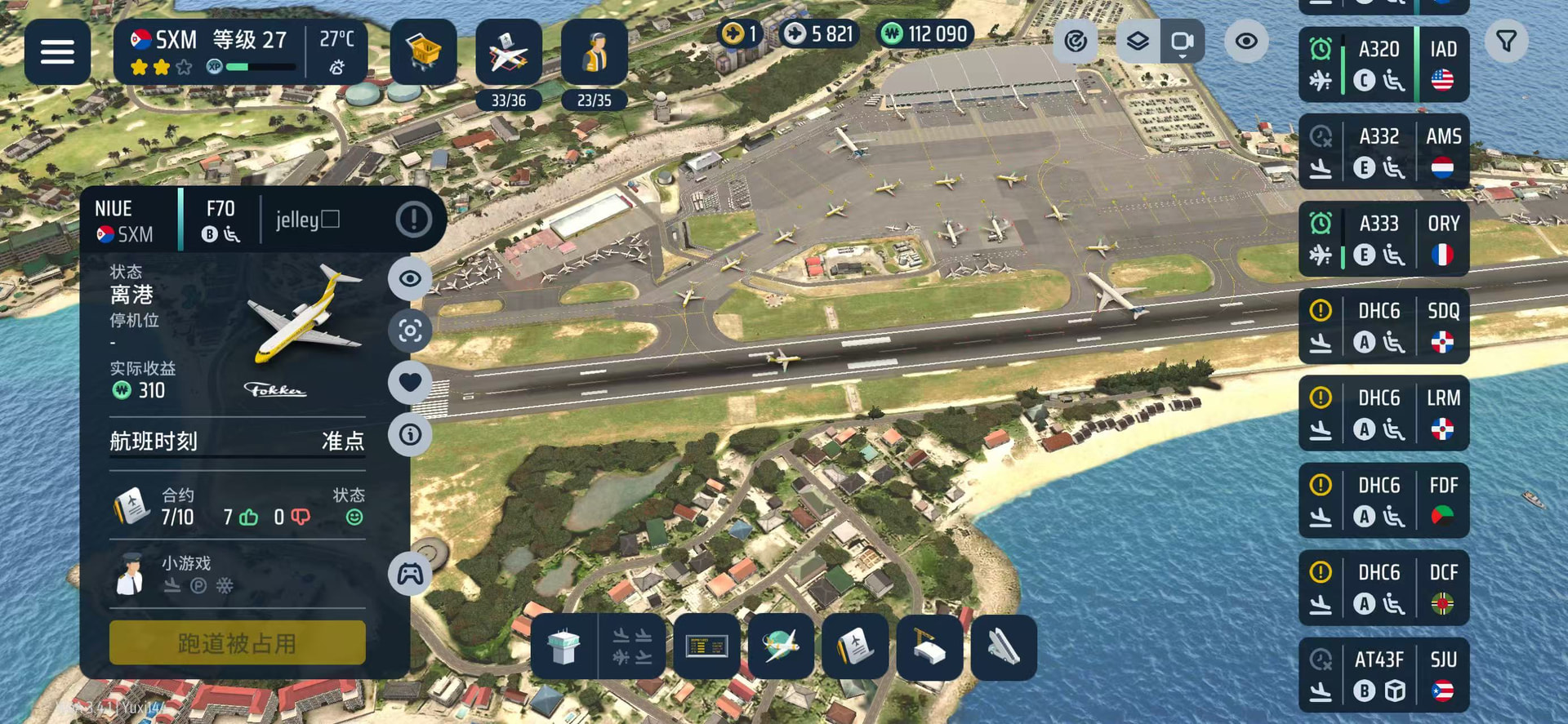Select the DHC6 arrival from SDQ
1568x724 pixels.
(1383, 326)
